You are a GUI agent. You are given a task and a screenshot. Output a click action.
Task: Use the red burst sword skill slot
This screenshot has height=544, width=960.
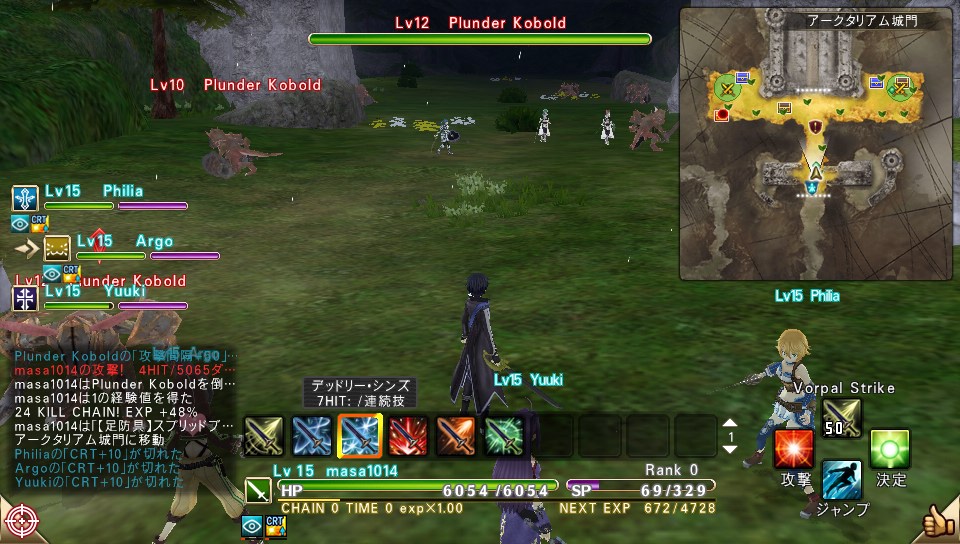click(x=407, y=435)
